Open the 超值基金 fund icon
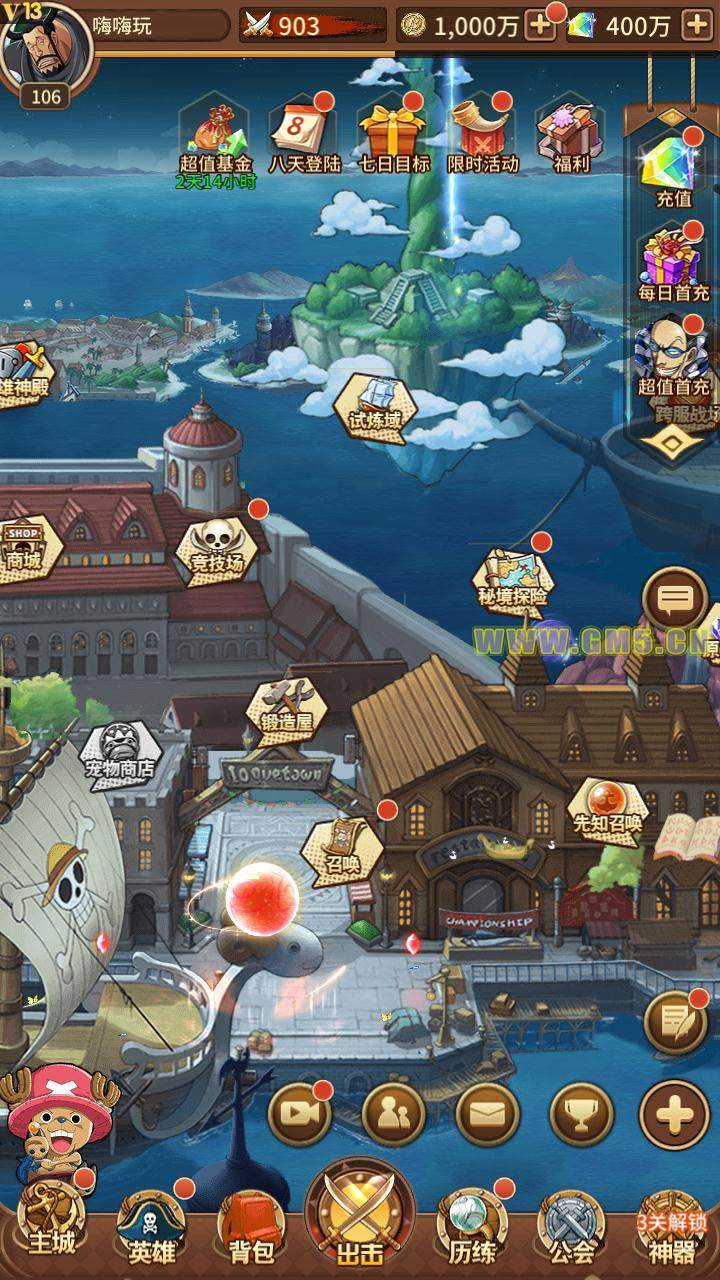This screenshot has height=1280, width=720. pos(215,132)
